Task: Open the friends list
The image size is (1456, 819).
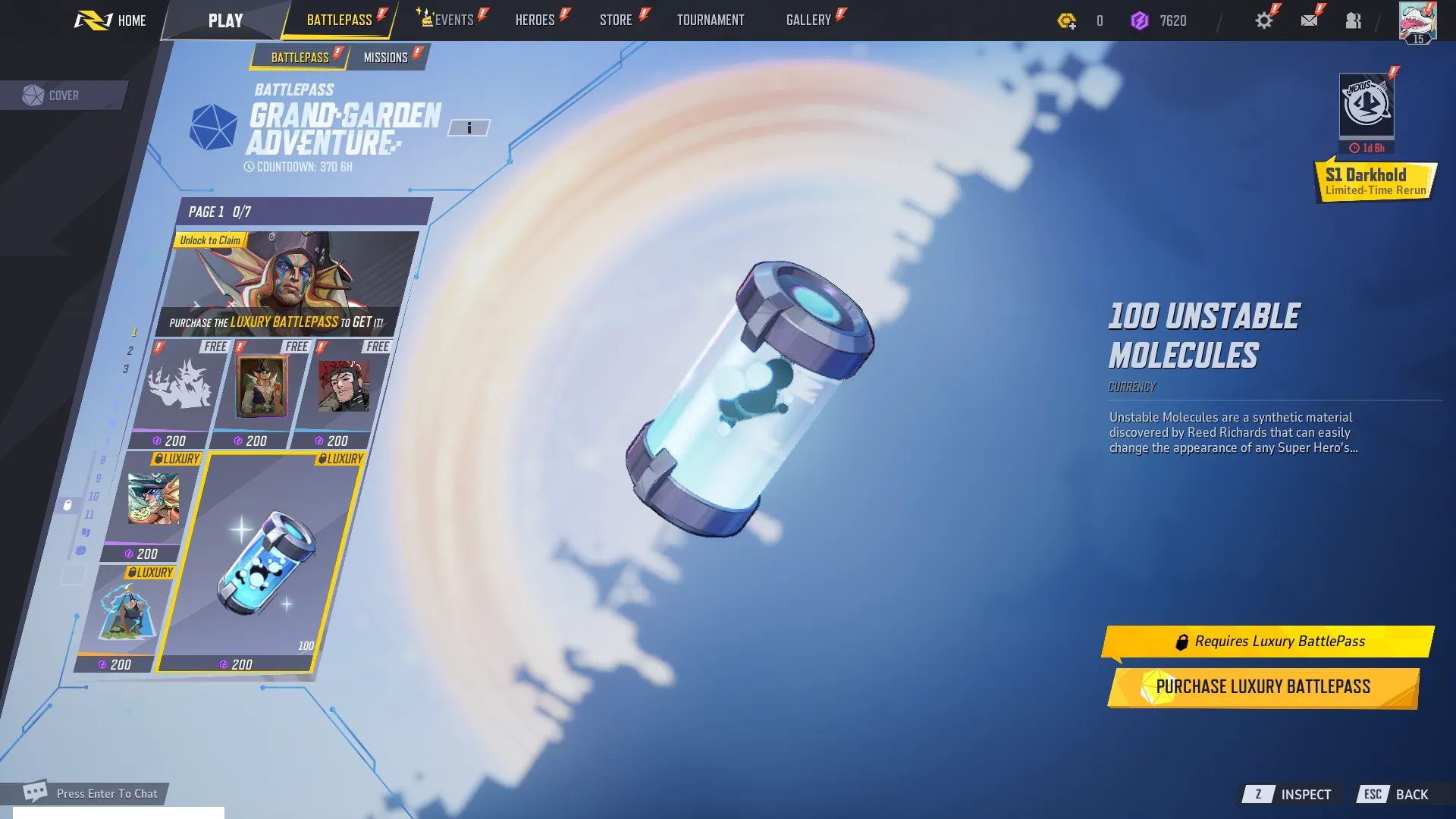Action: pyautogui.click(x=1354, y=20)
